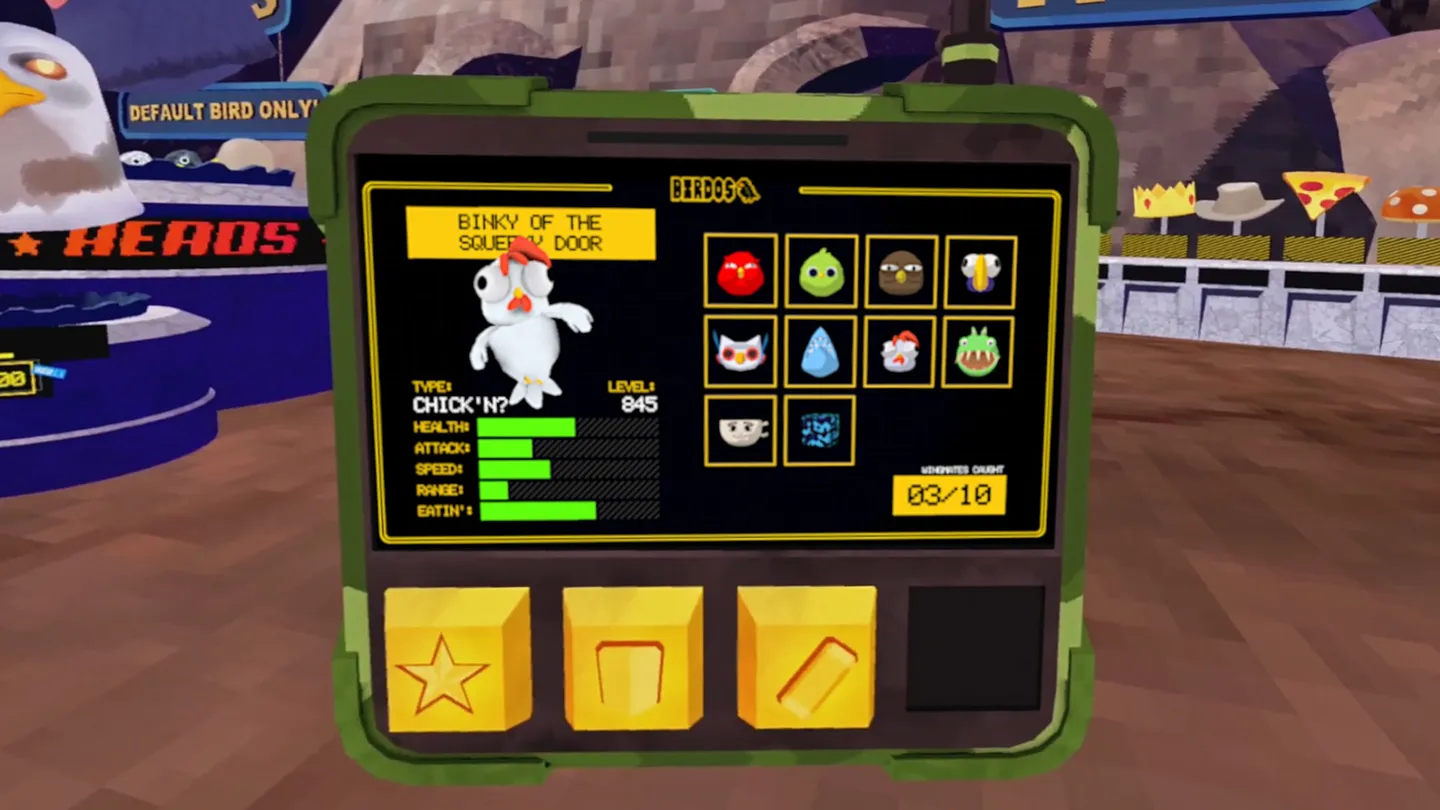Select the white owl with red eyes
Screen dimensions: 1440x810
click(740, 351)
